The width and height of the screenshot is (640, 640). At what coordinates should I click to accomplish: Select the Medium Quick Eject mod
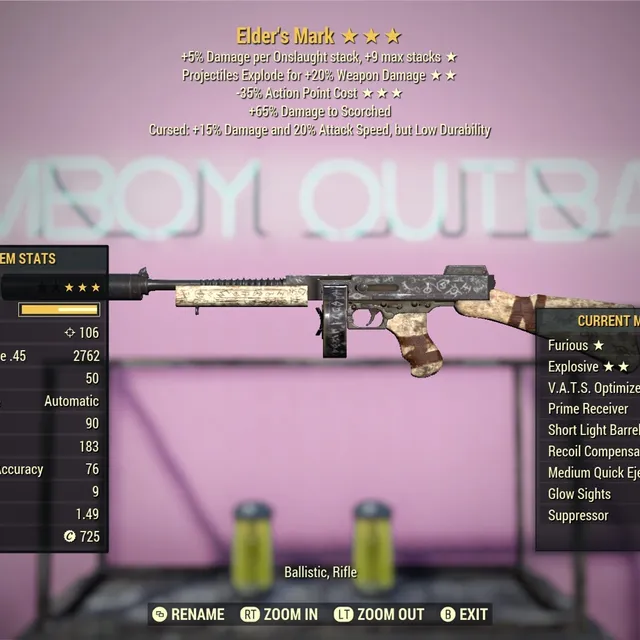pos(593,472)
